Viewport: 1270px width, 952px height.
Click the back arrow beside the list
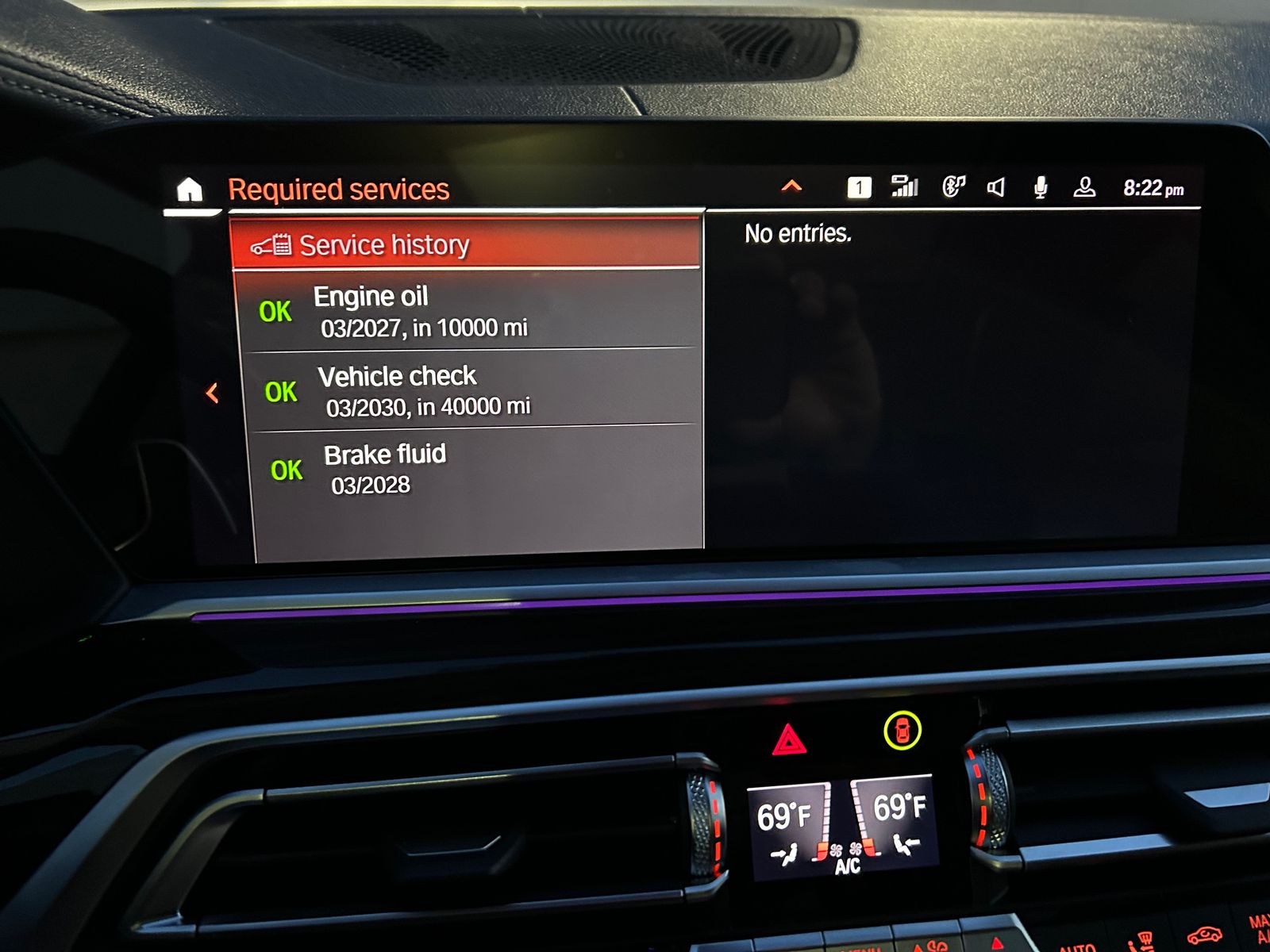[211, 392]
